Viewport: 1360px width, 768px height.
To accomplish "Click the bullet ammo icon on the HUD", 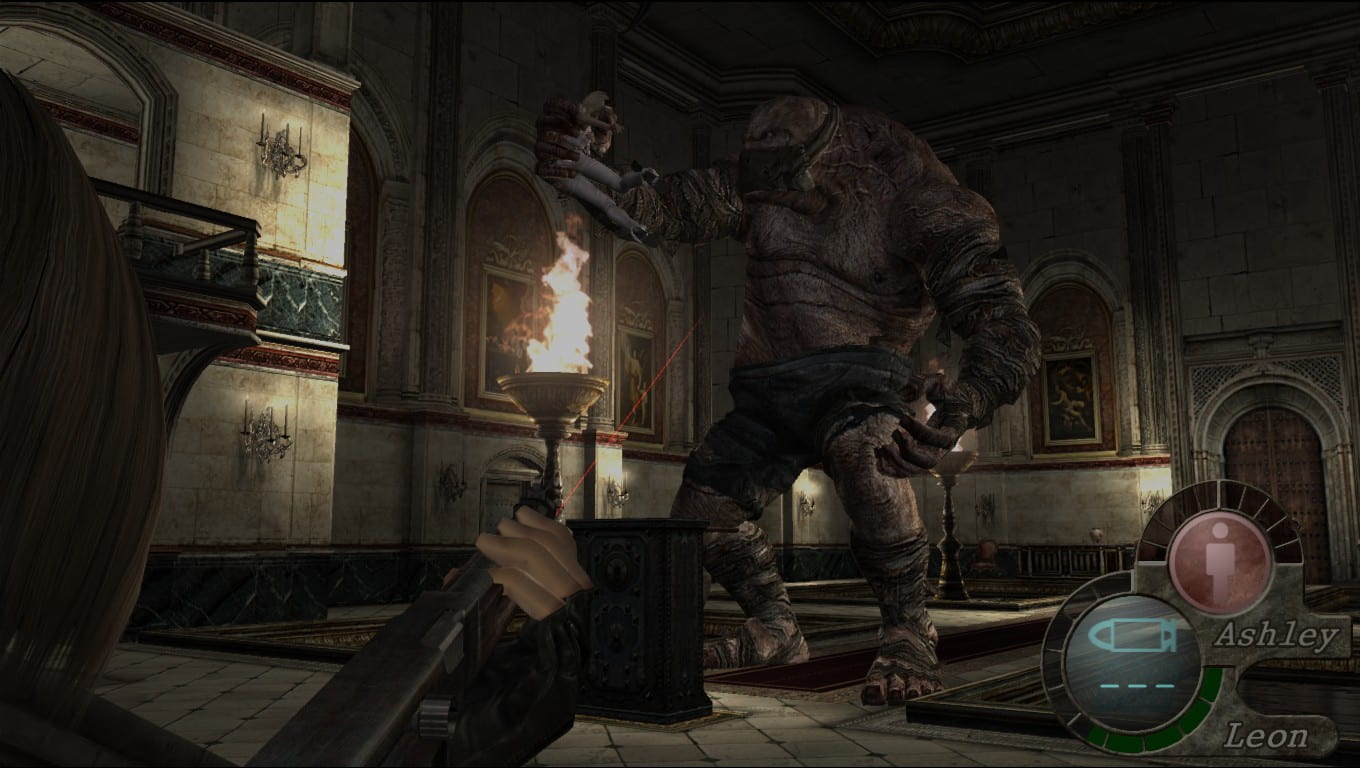I will tap(1135, 633).
